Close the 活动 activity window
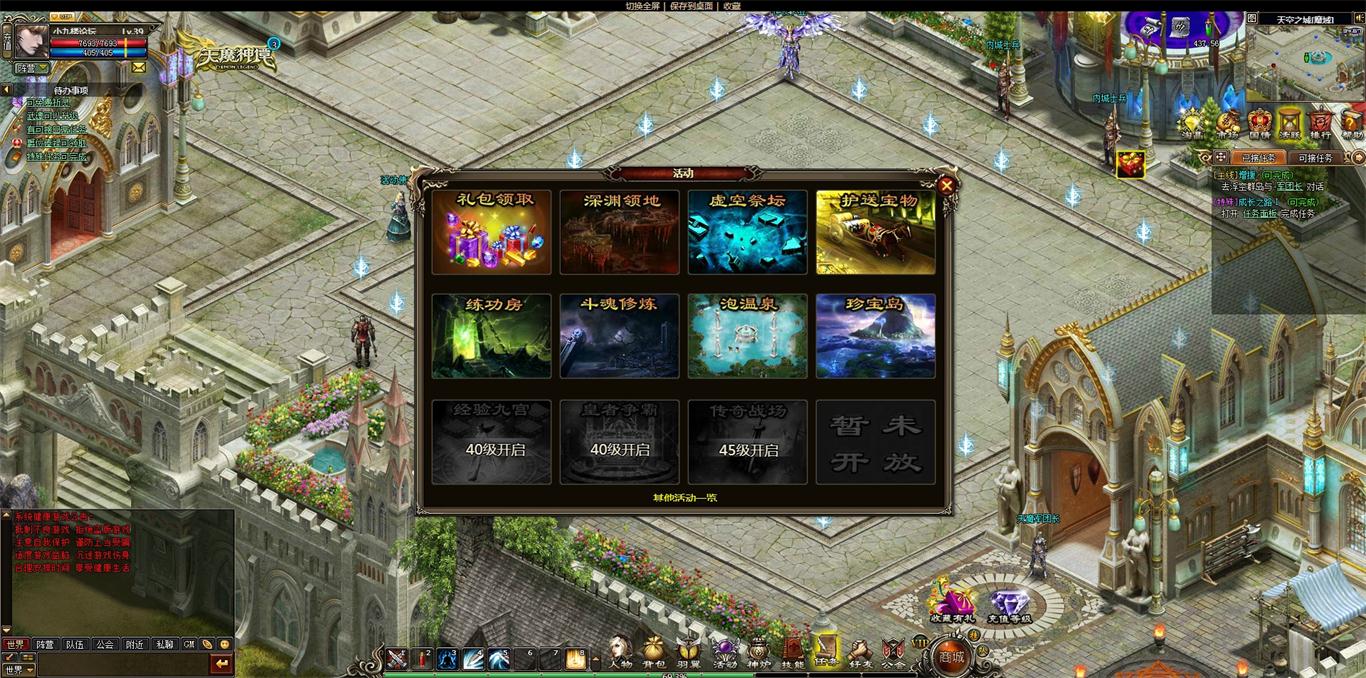 point(946,185)
